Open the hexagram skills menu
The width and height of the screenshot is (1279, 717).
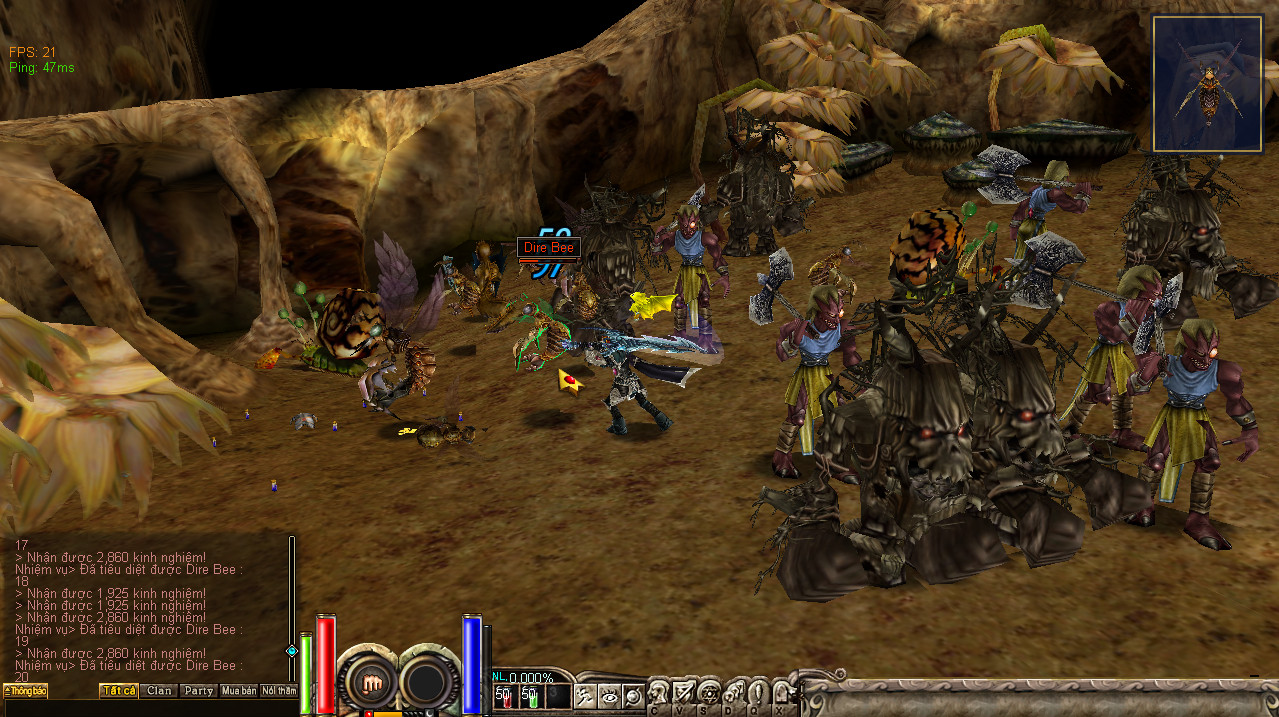point(709,694)
